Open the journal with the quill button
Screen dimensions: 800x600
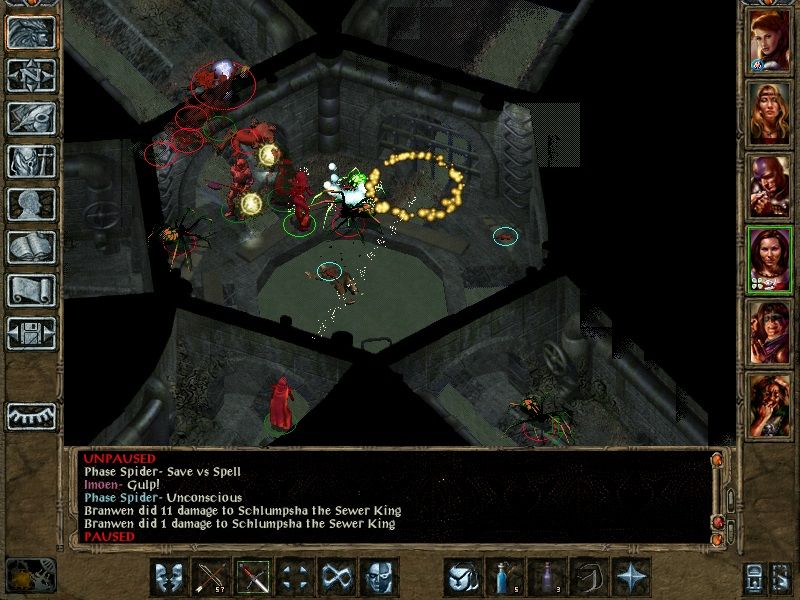(31, 118)
